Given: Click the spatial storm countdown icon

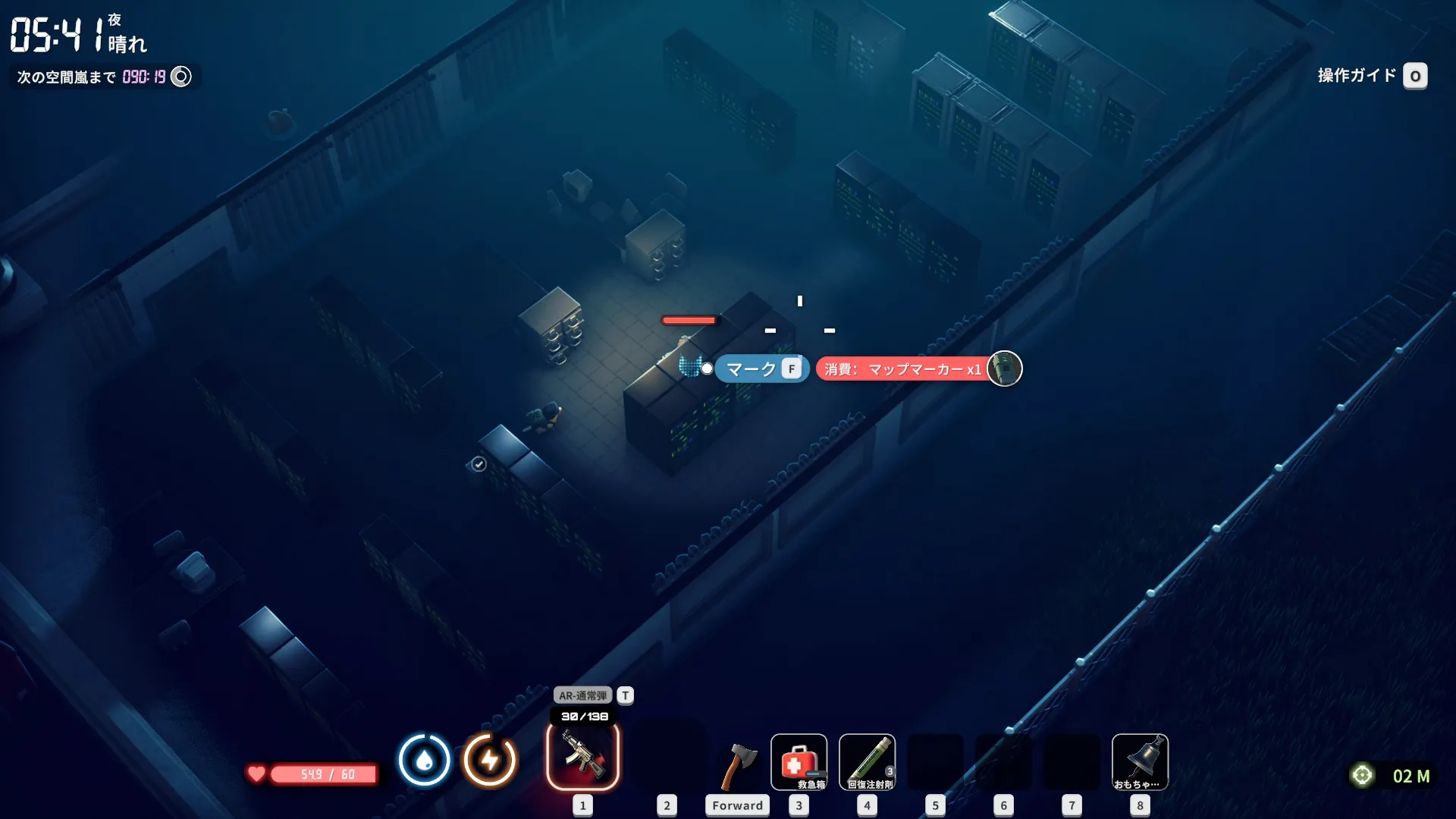Looking at the screenshot, I should point(181,77).
